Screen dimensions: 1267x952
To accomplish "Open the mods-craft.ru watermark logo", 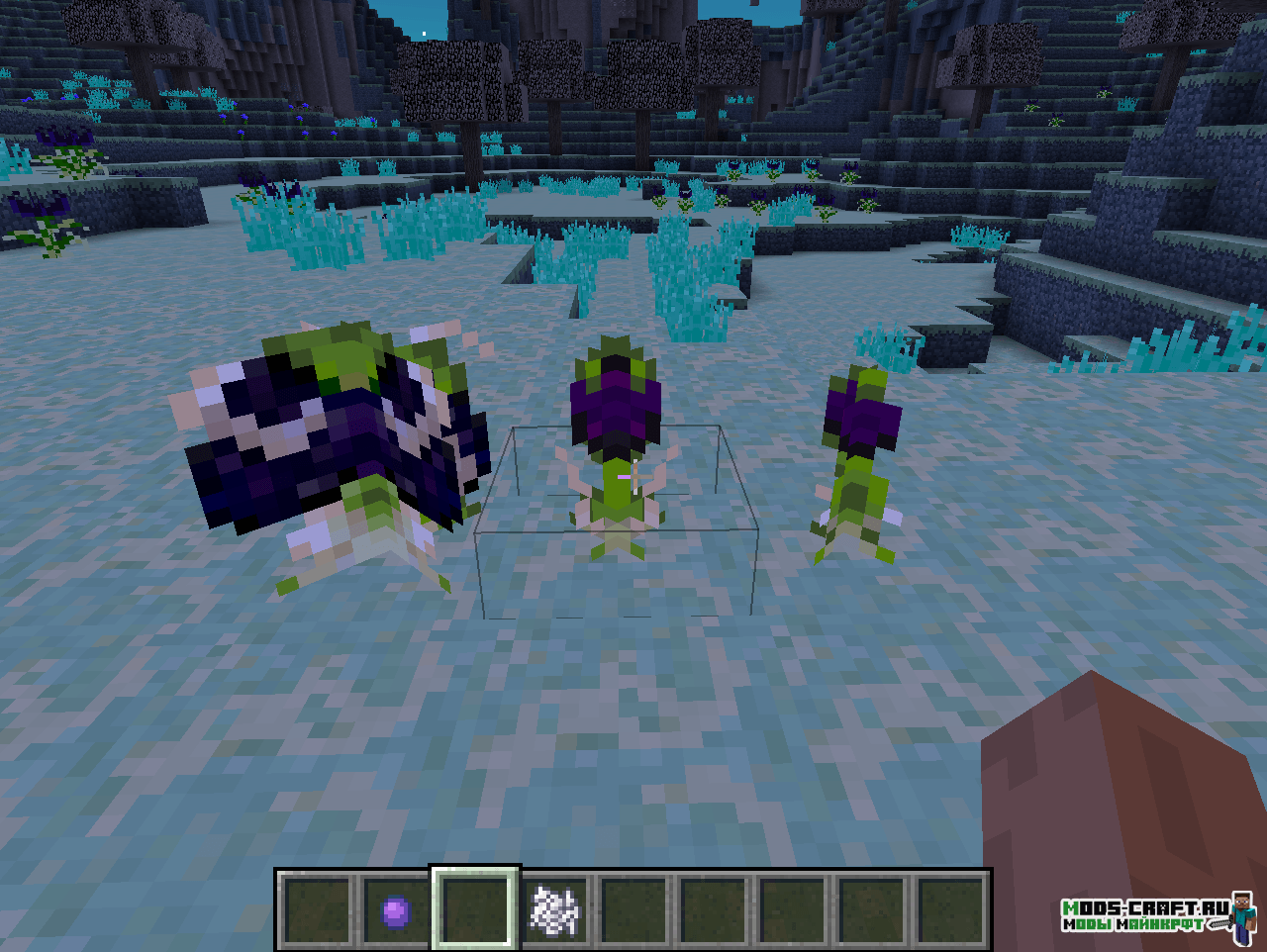I will pyautogui.click(x=1154, y=915).
